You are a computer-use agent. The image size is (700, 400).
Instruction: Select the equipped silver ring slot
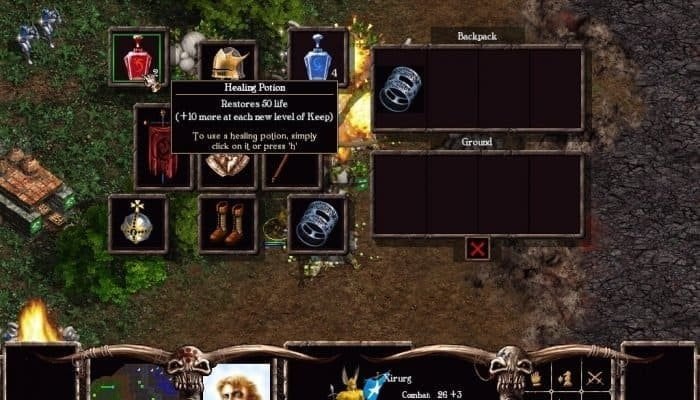(317, 223)
